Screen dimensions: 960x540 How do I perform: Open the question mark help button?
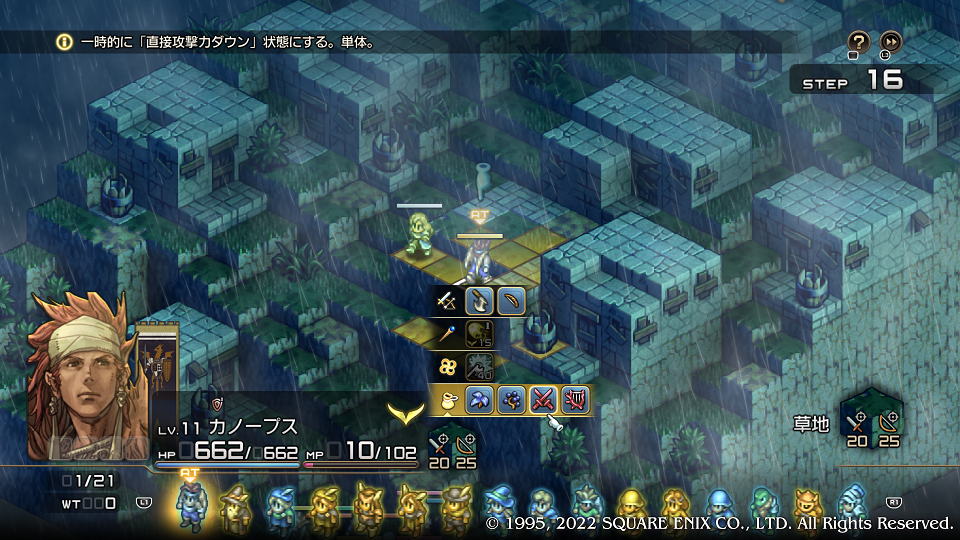(858, 42)
